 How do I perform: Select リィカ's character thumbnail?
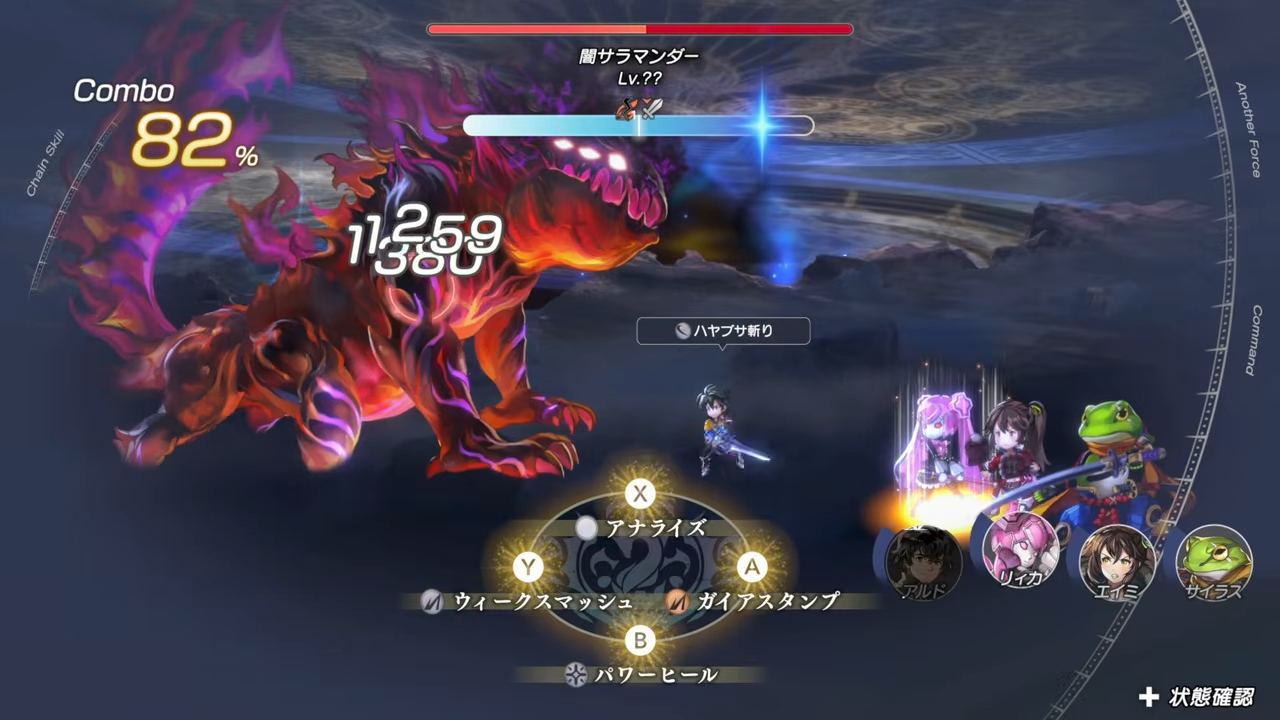pyautogui.click(x=1020, y=549)
